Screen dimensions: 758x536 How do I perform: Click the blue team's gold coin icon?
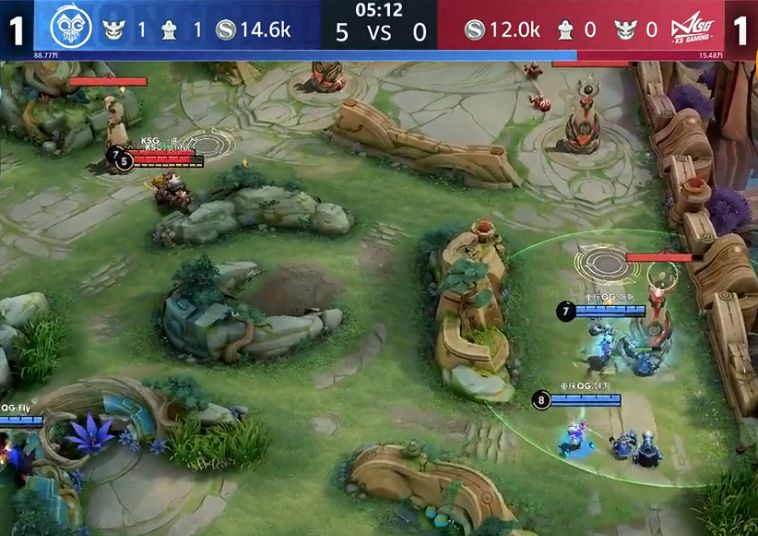pyautogui.click(x=226, y=30)
